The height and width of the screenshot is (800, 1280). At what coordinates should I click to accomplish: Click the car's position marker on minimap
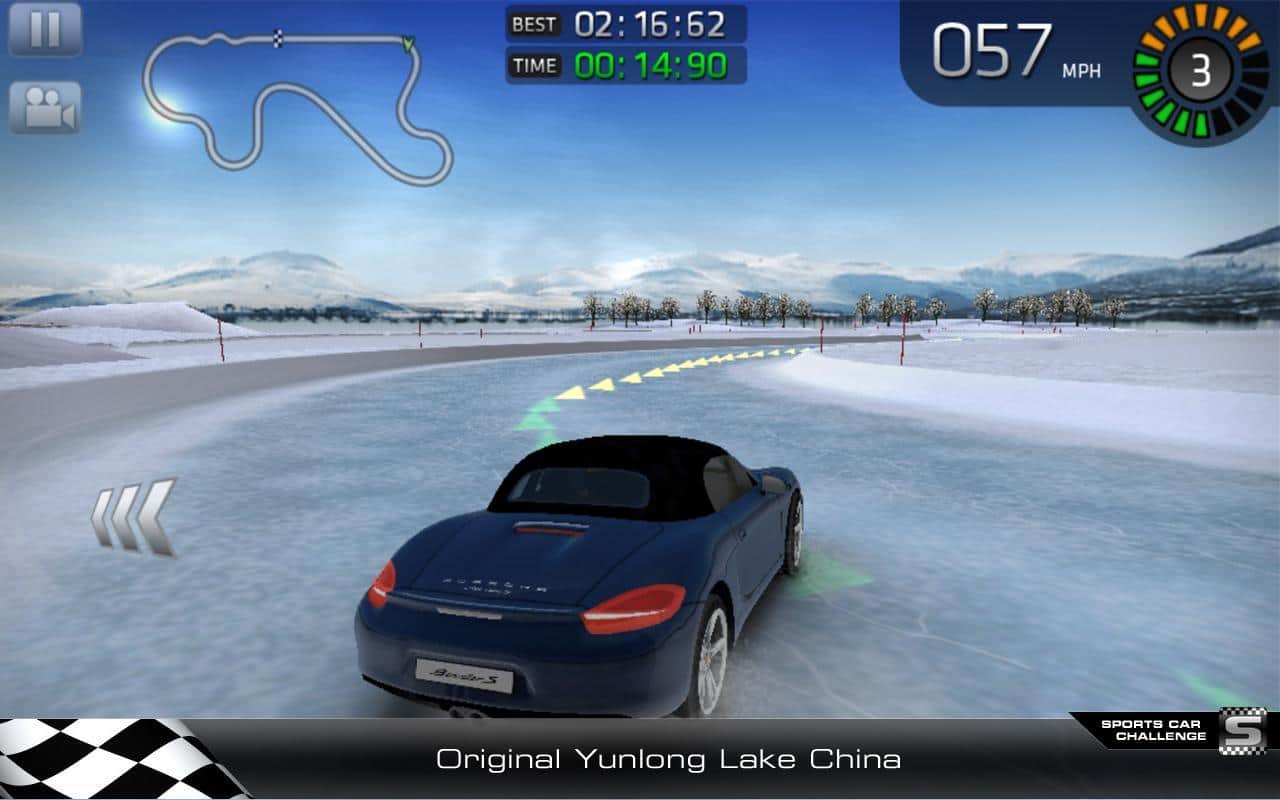point(408,45)
